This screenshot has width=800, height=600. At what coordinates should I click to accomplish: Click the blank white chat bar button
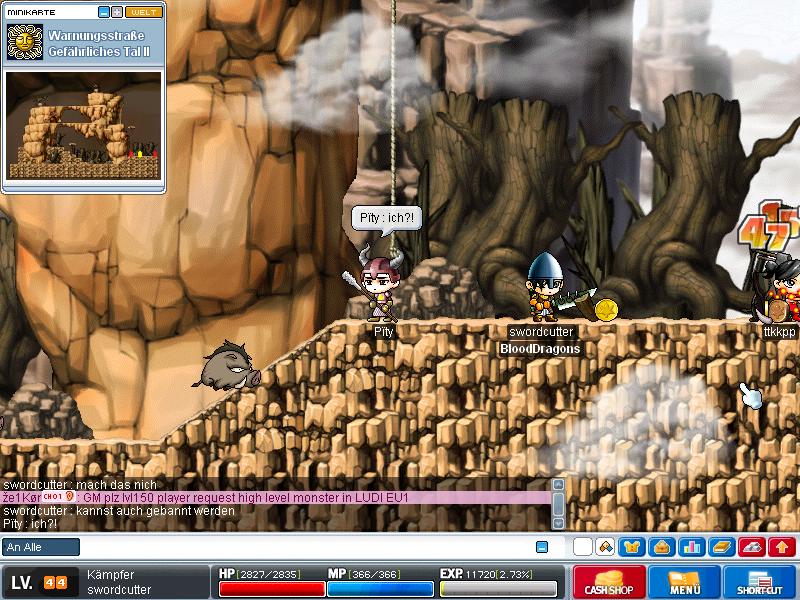pyautogui.click(x=582, y=547)
